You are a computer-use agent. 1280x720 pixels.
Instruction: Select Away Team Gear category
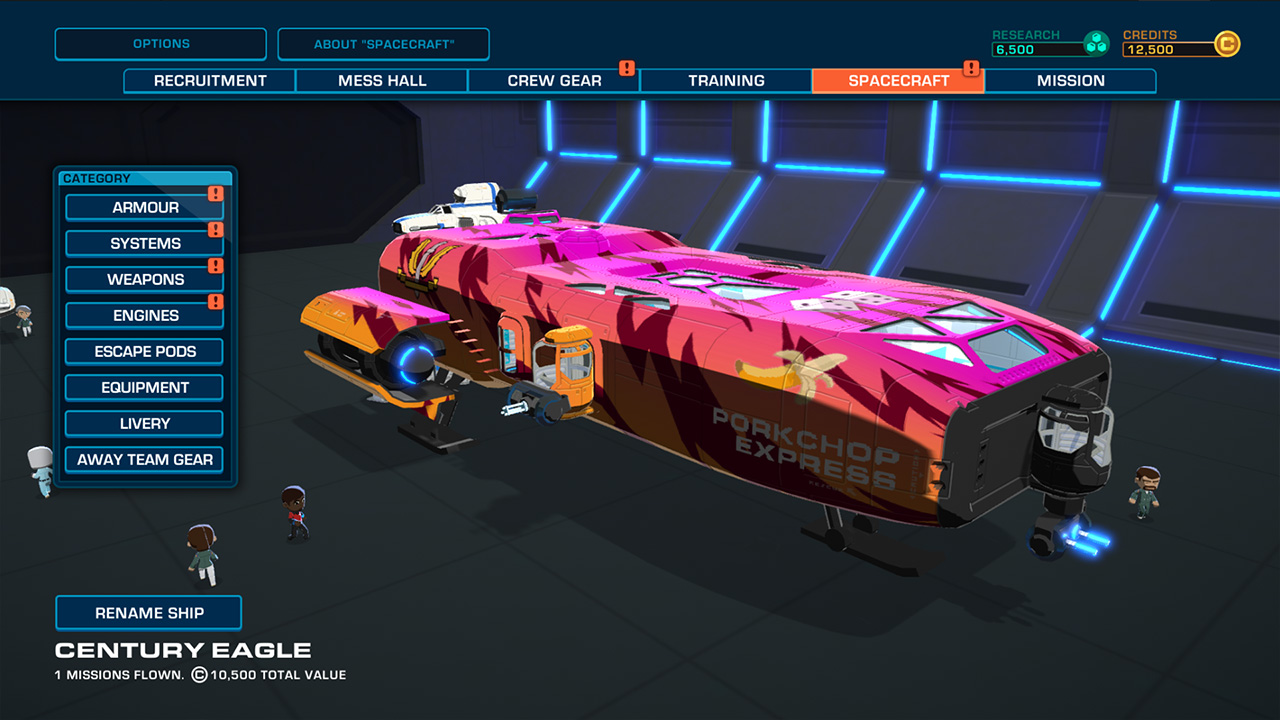click(x=143, y=459)
